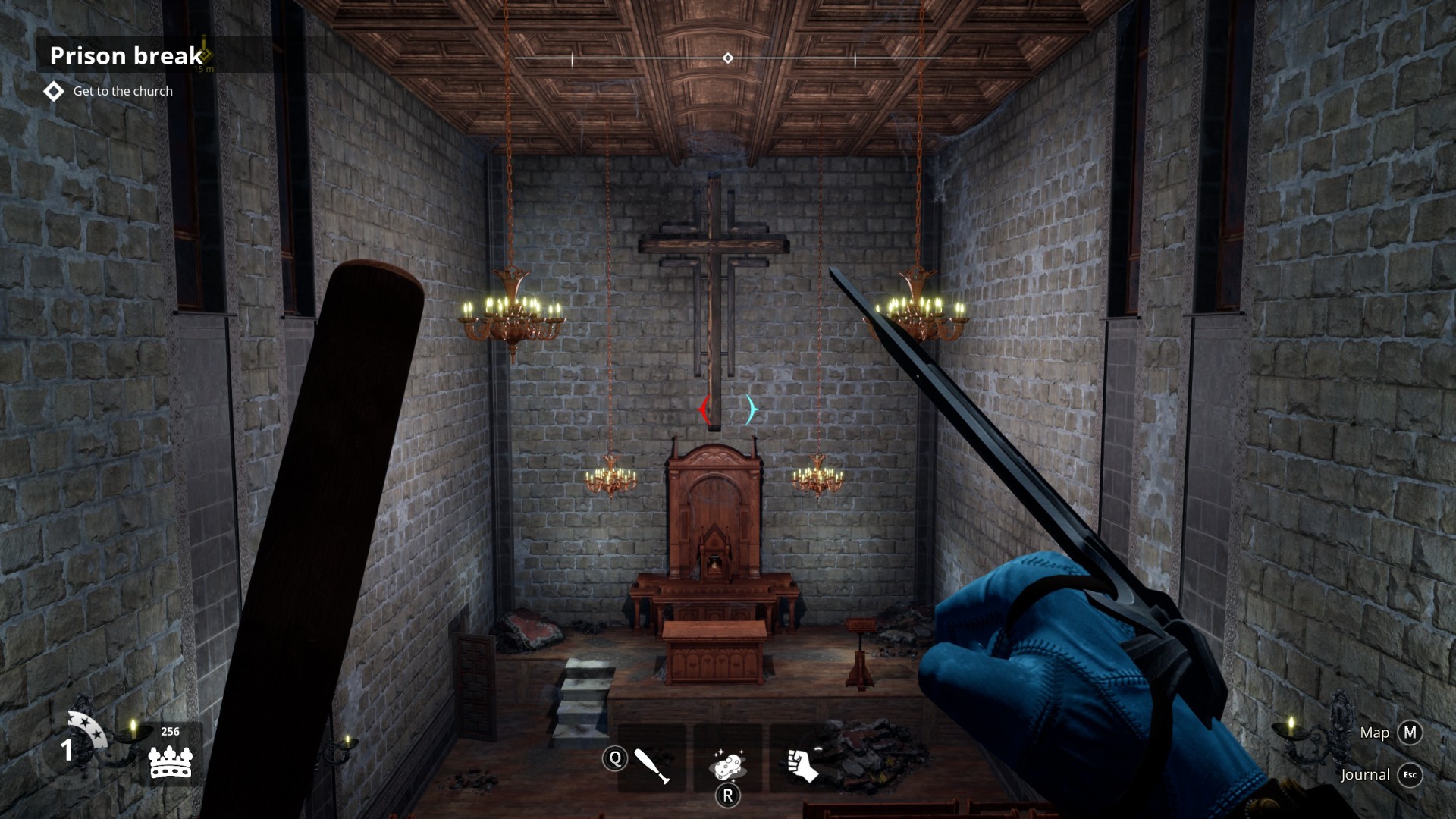Select the bare fist combat icon

[x=804, y=762]
